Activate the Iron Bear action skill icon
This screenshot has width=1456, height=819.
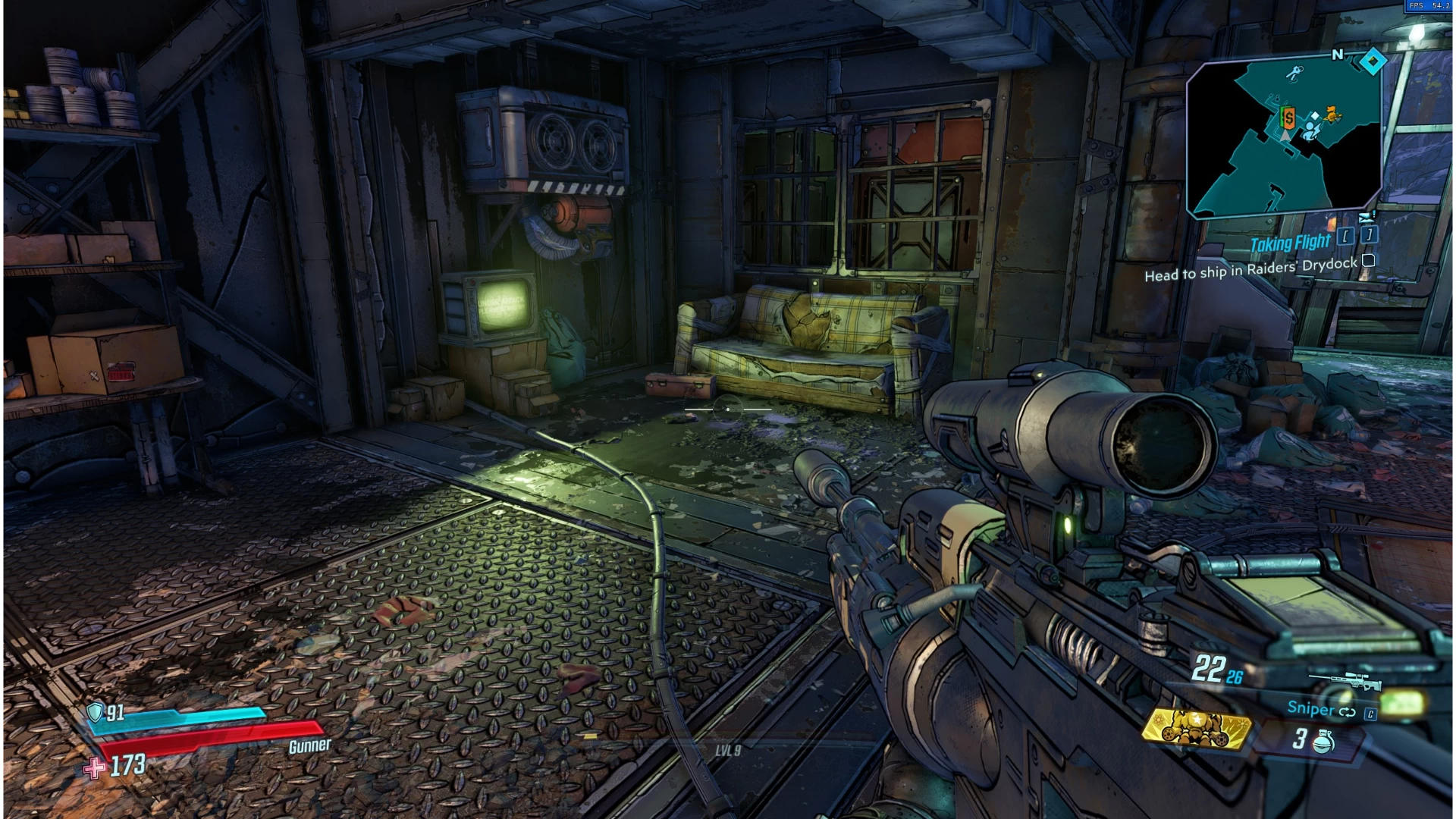click(1196, 729)
